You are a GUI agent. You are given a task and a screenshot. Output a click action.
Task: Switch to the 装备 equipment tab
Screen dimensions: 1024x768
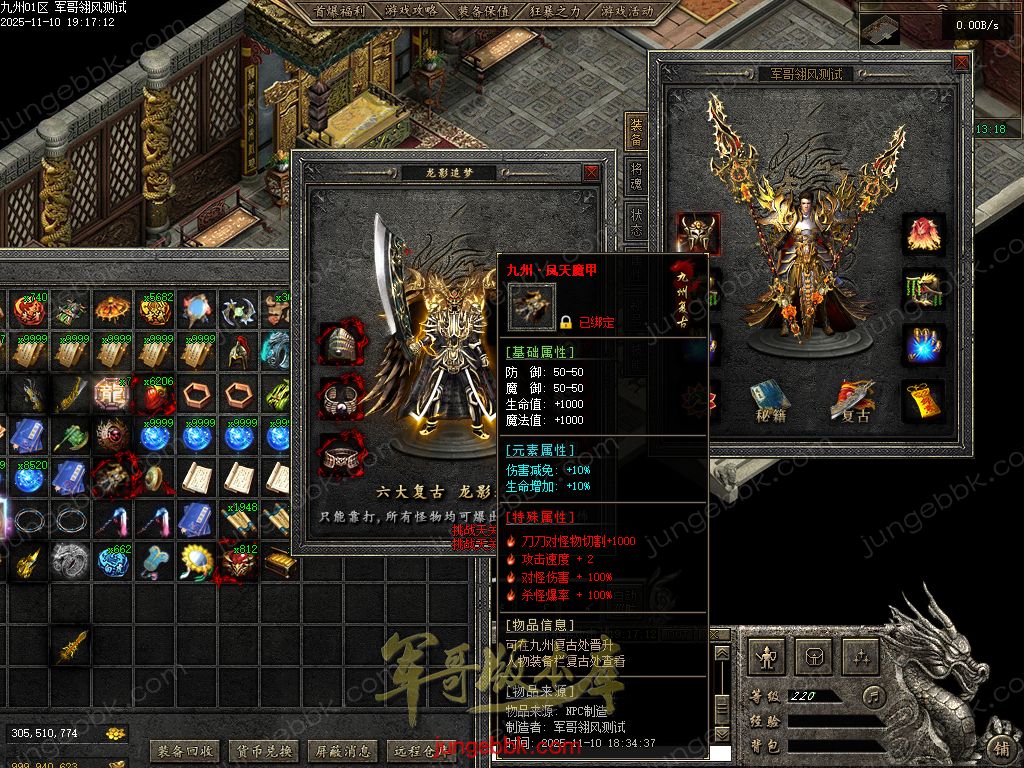636,131
